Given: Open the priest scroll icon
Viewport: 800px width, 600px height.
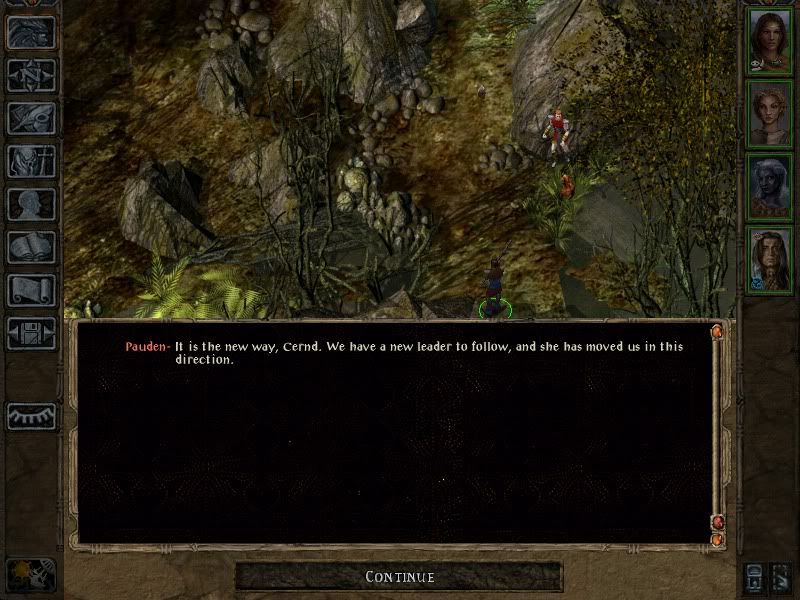Looking at the screenshot, I should pos(31,290).
